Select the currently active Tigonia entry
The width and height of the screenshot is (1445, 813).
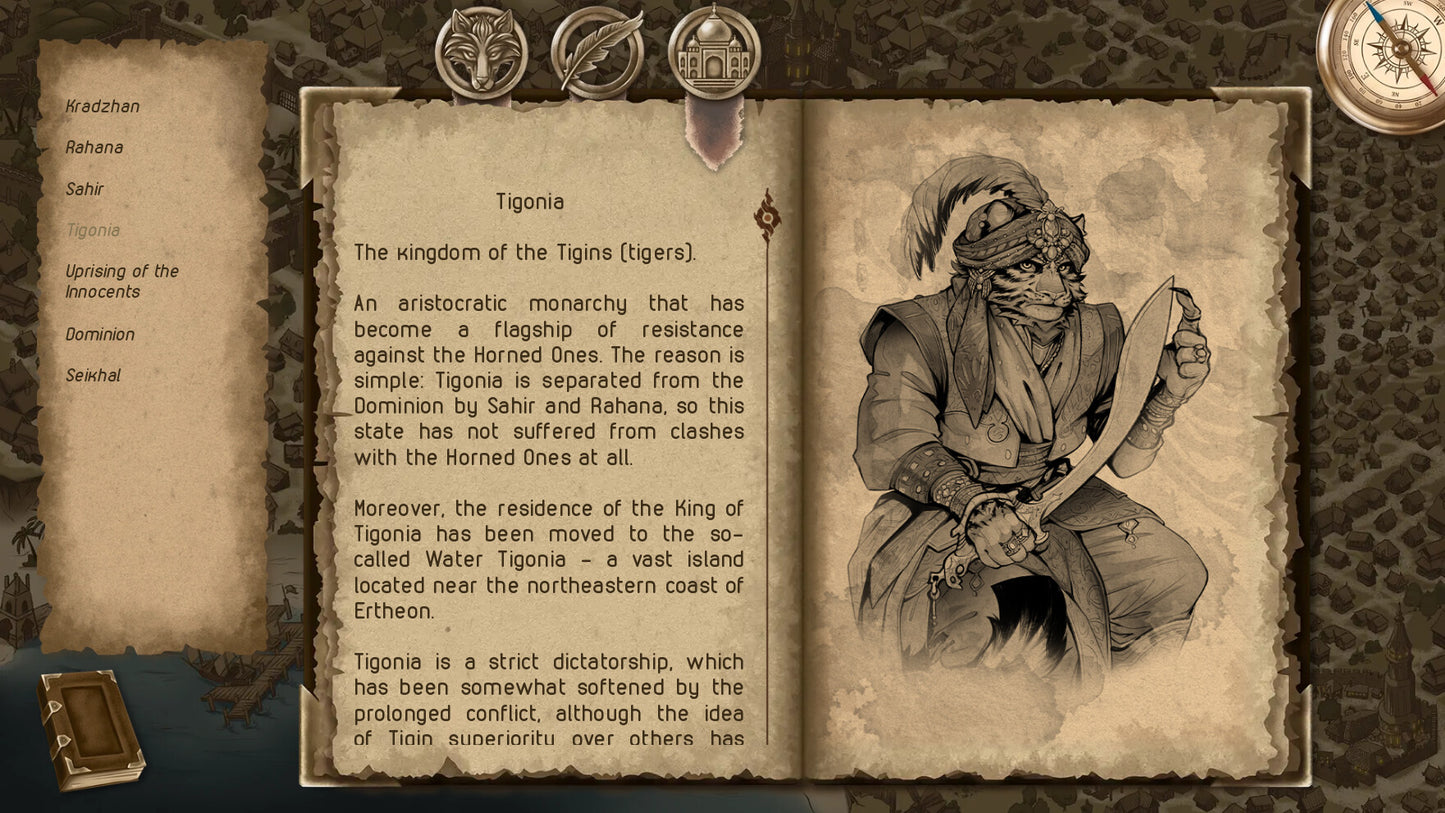point(93,230)
